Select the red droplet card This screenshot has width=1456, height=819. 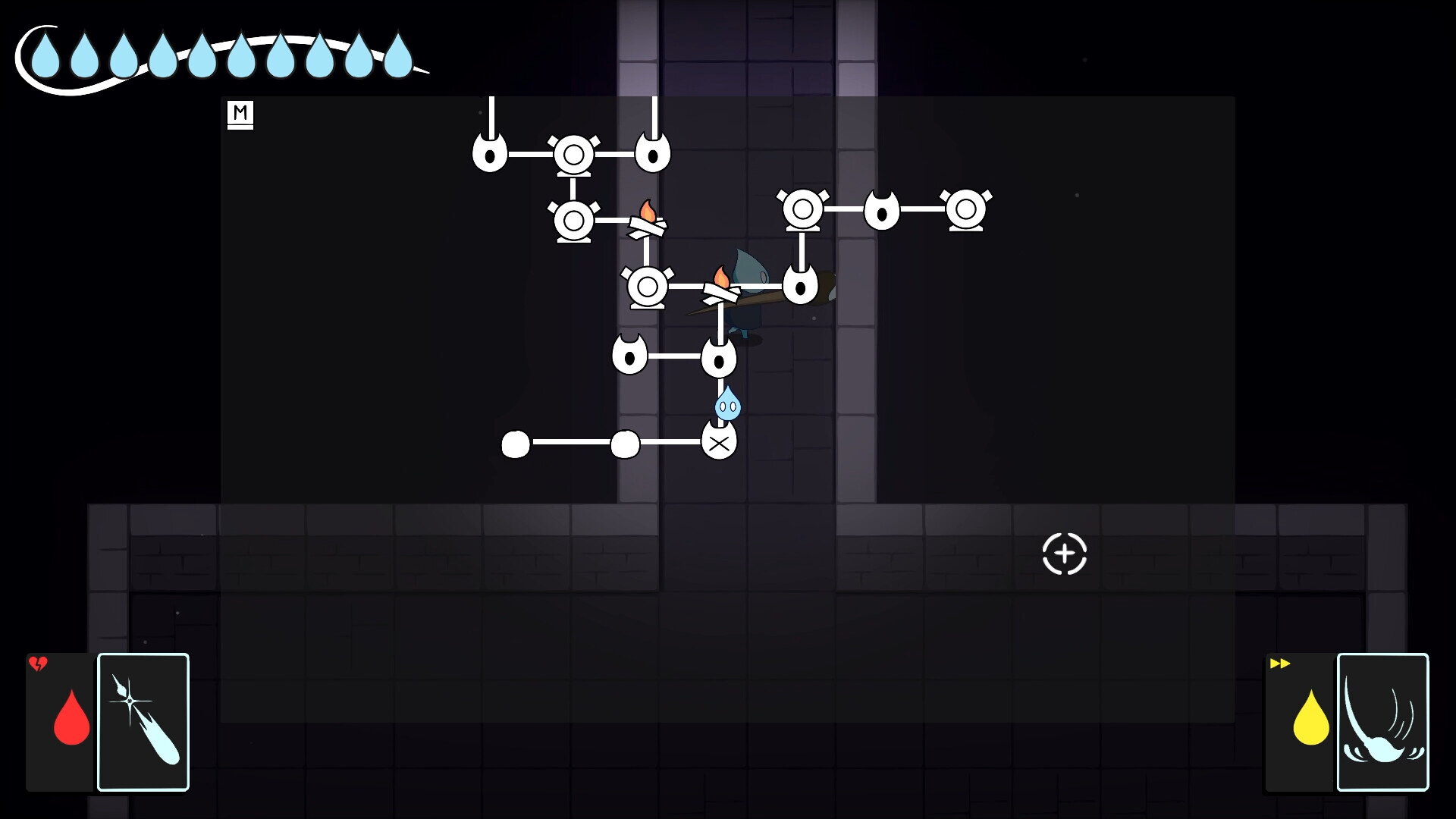click(62, 721)
